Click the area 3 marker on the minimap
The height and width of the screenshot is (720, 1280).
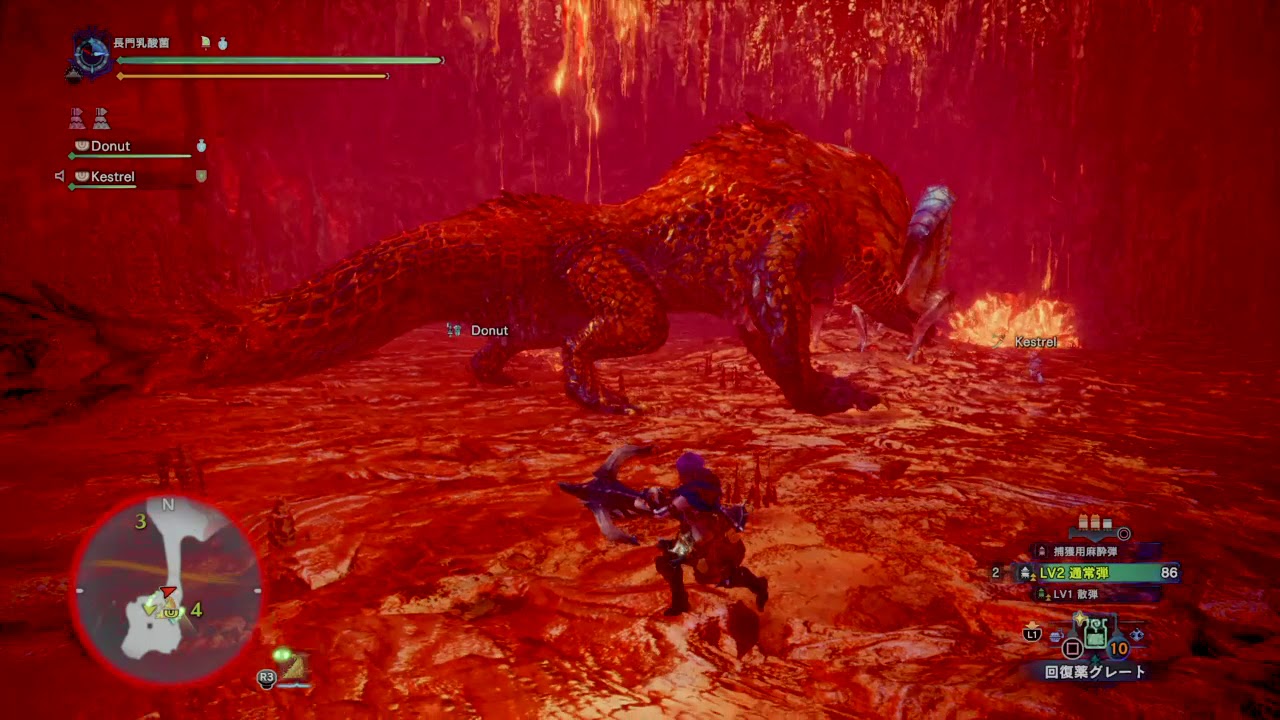(x=141, y=521)
